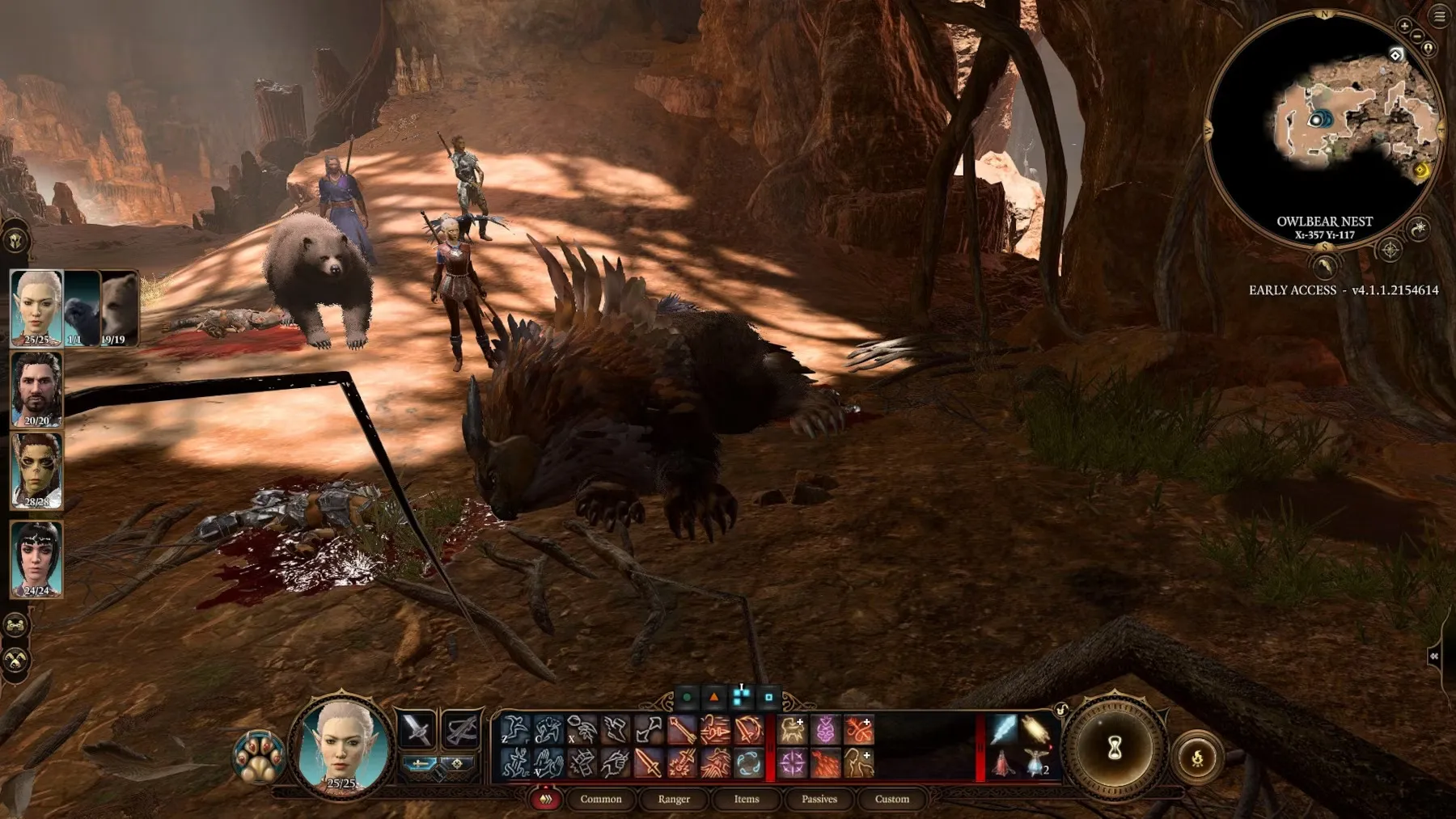
Task: Open the Ranger actions tab
Action: point(674,799)
